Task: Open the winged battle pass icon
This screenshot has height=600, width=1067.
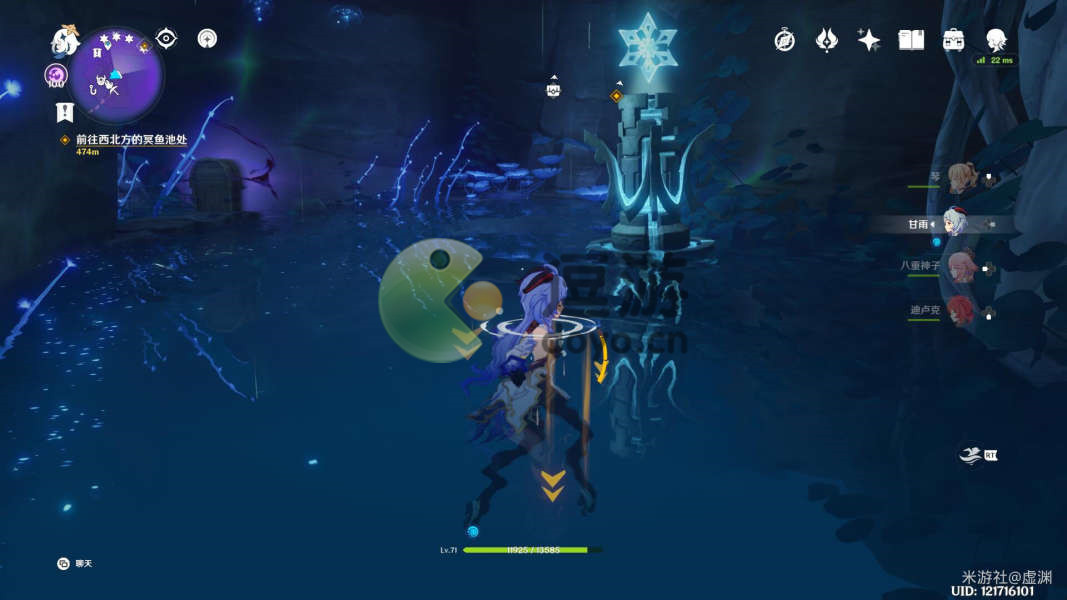Action: (x=826, y=40)
